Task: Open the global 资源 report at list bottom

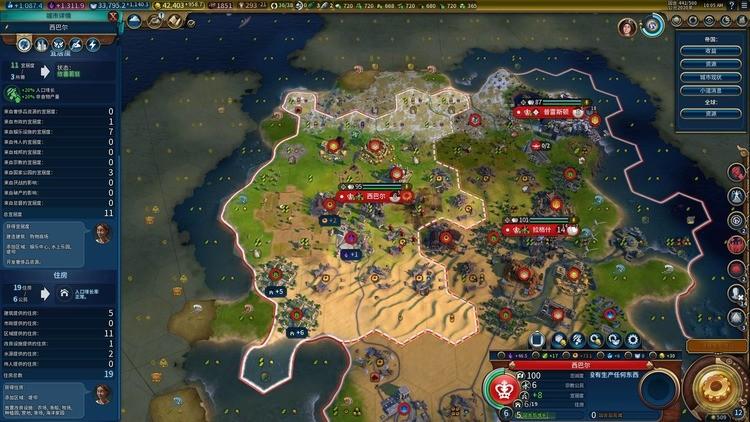Action: click(710, 114)
